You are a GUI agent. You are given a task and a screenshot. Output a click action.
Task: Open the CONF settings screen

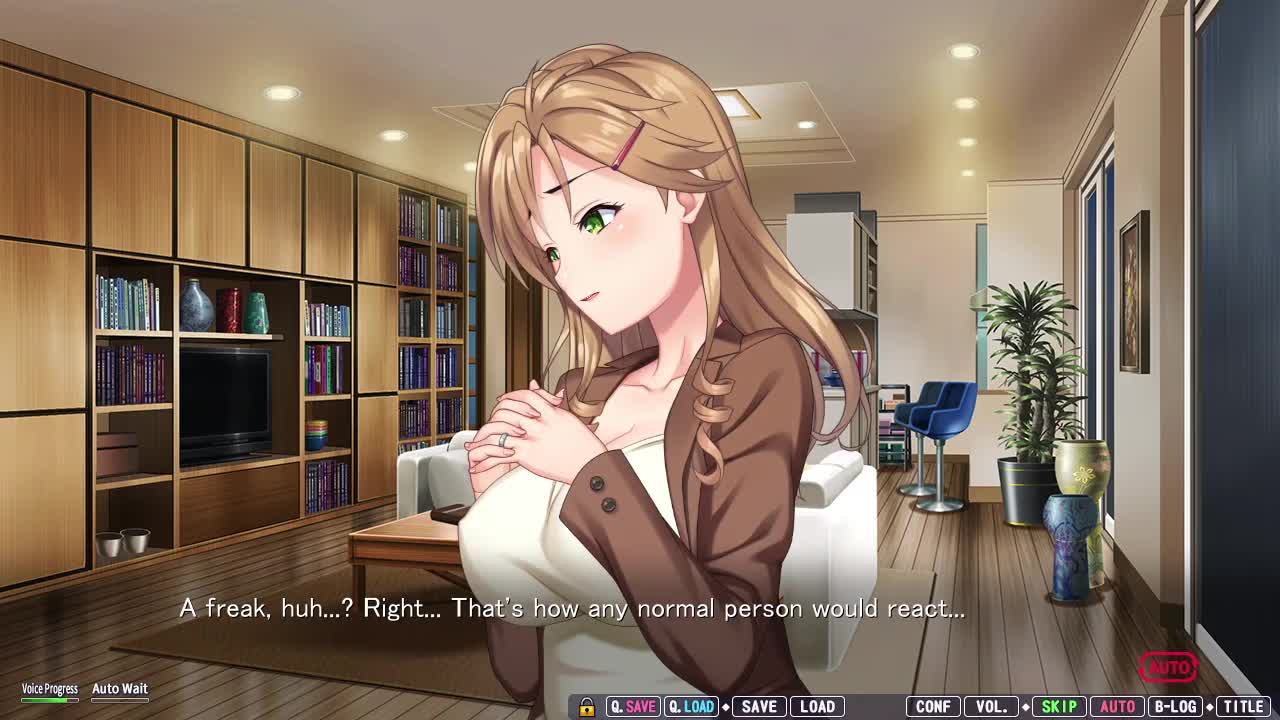[933, 707]
